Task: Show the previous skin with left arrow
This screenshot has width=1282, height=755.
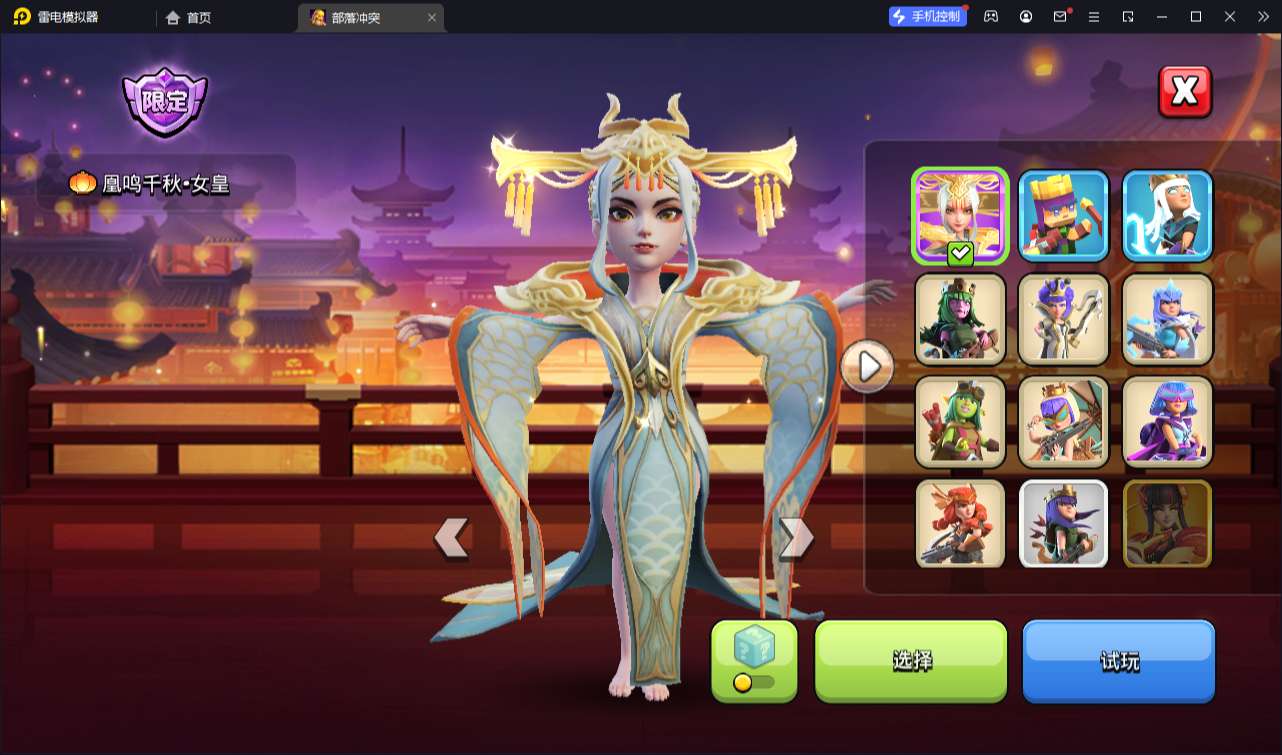Action: (451, 538)
